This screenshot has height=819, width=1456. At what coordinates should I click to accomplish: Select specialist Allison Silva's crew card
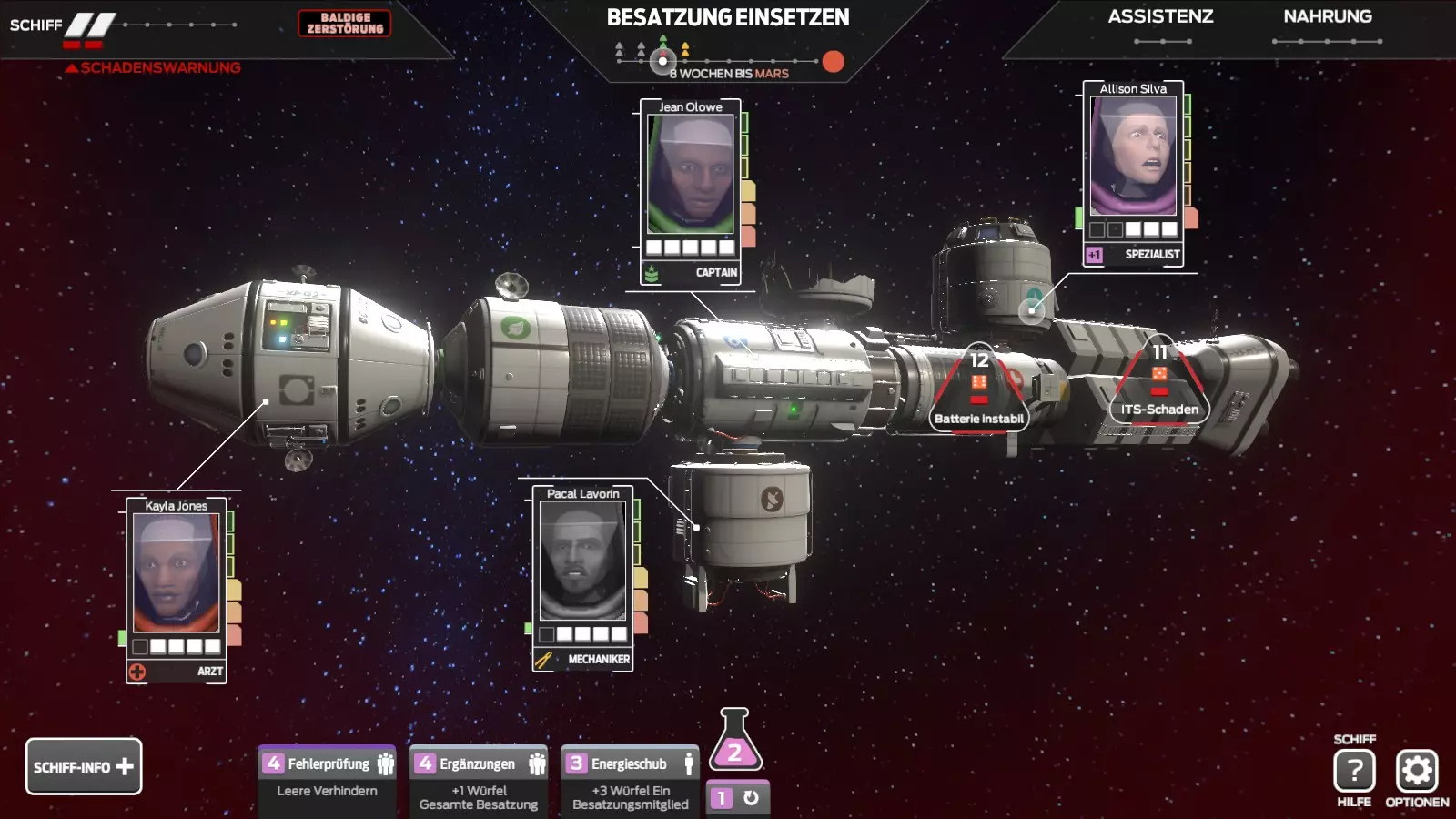click(x=1134, y=173)
